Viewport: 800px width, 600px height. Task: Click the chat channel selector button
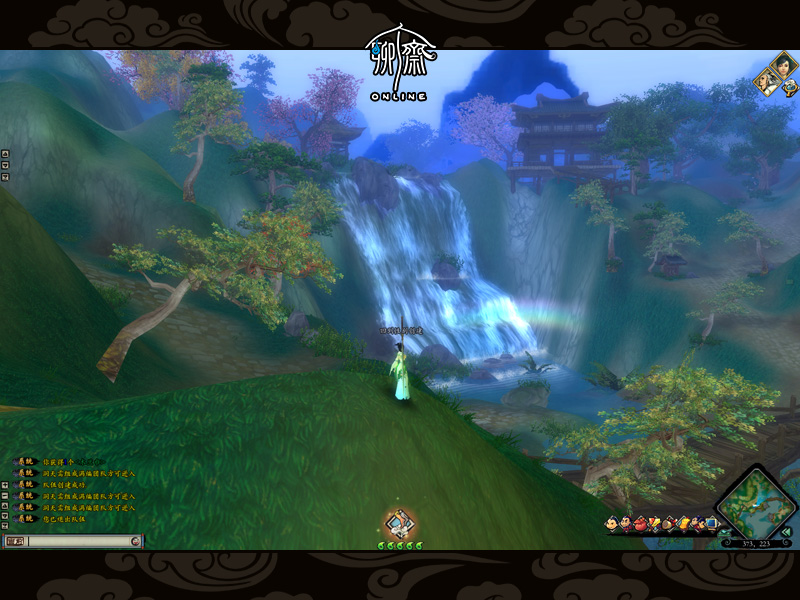[x=14, y=541]
